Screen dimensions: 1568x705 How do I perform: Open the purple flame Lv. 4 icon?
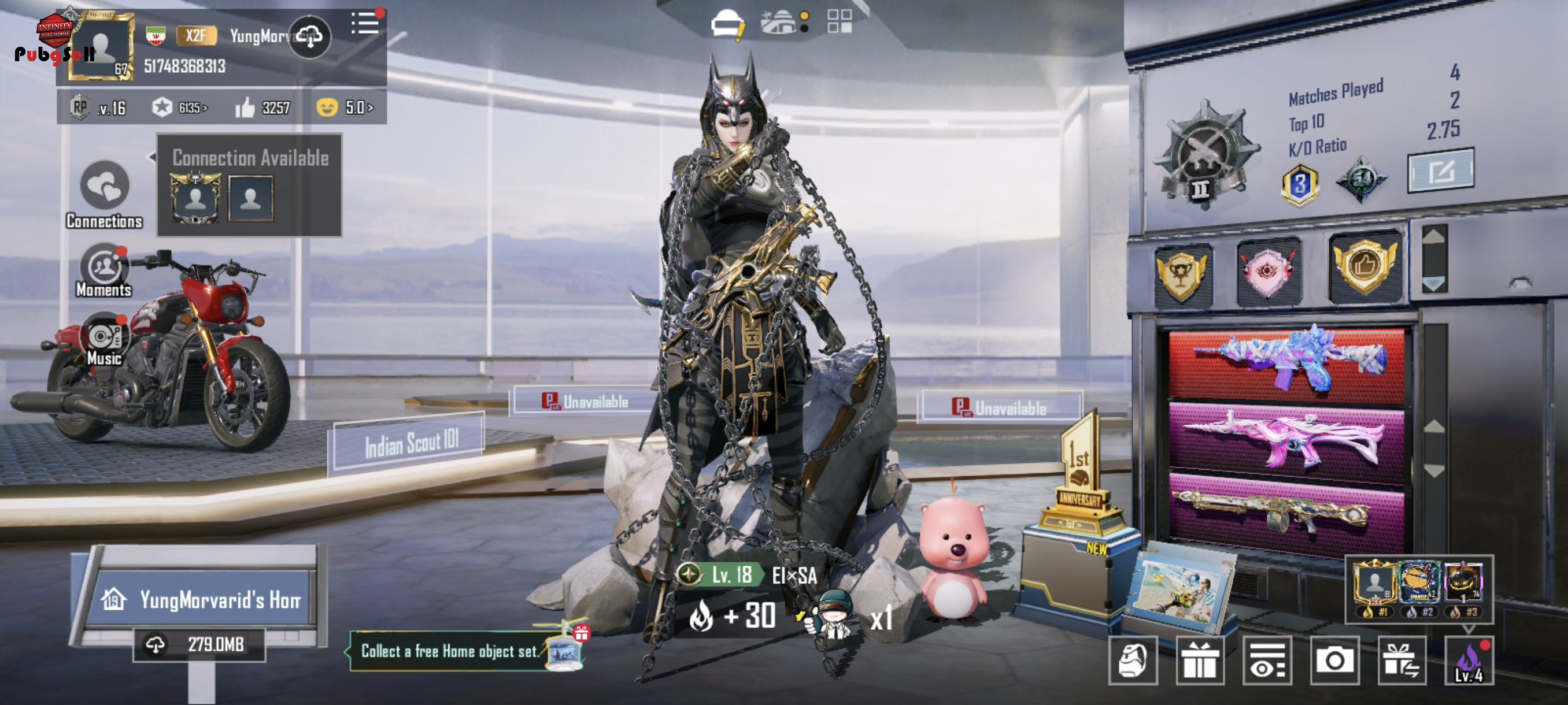coord(1468,661)
